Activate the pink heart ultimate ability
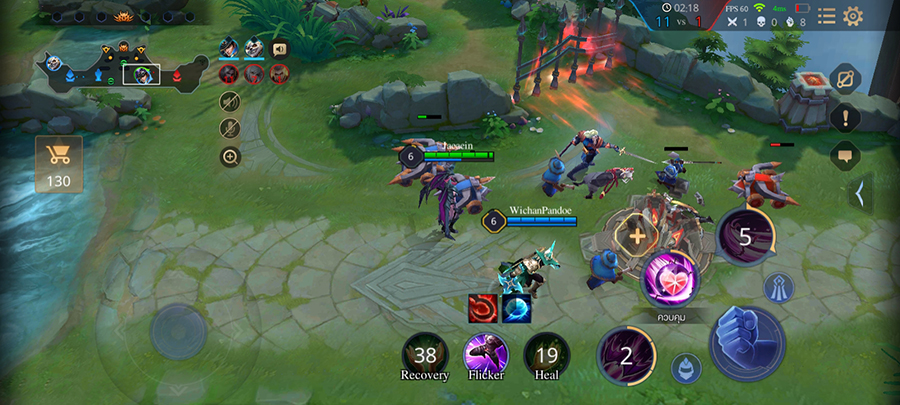The image size is (900, 405). 669,277
